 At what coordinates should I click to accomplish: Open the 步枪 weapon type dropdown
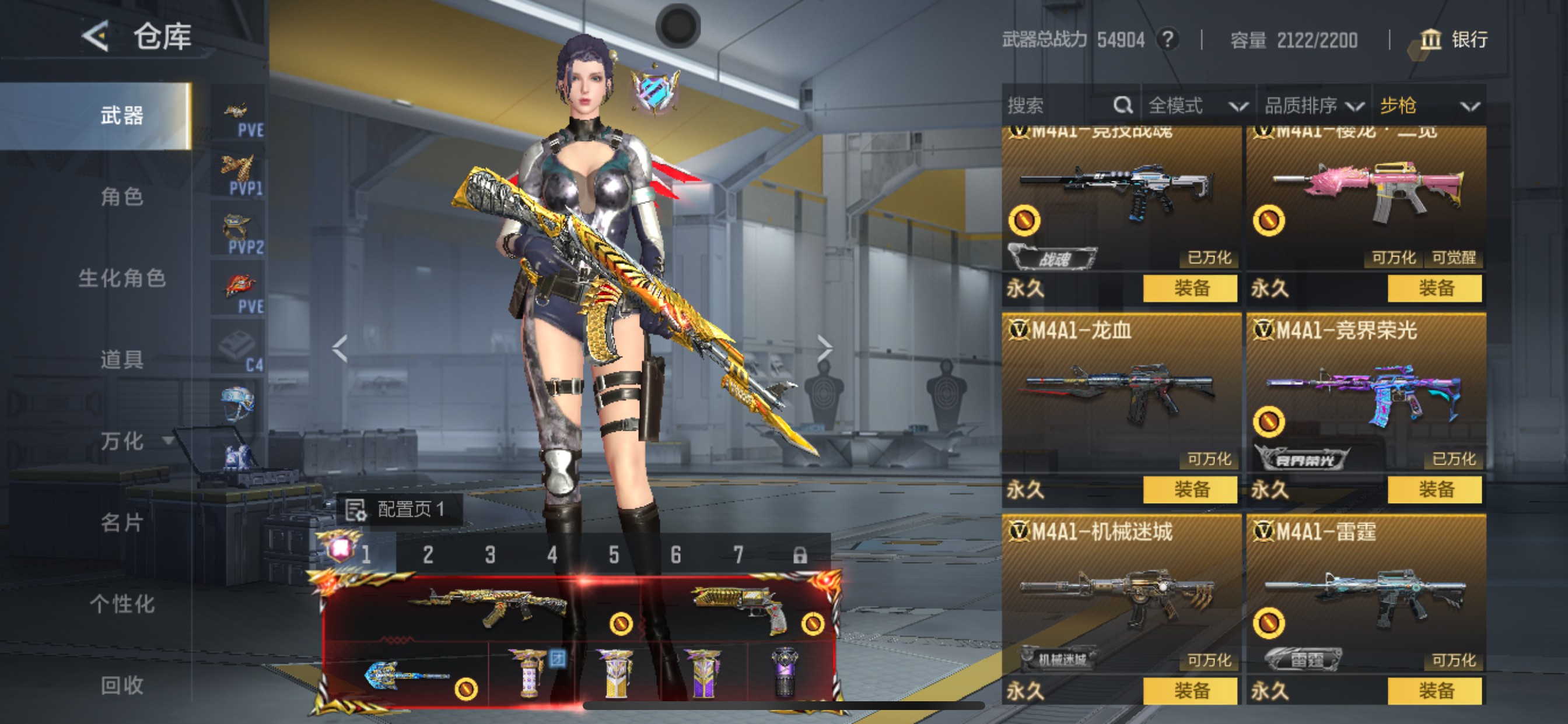(x=1429, y=106)
